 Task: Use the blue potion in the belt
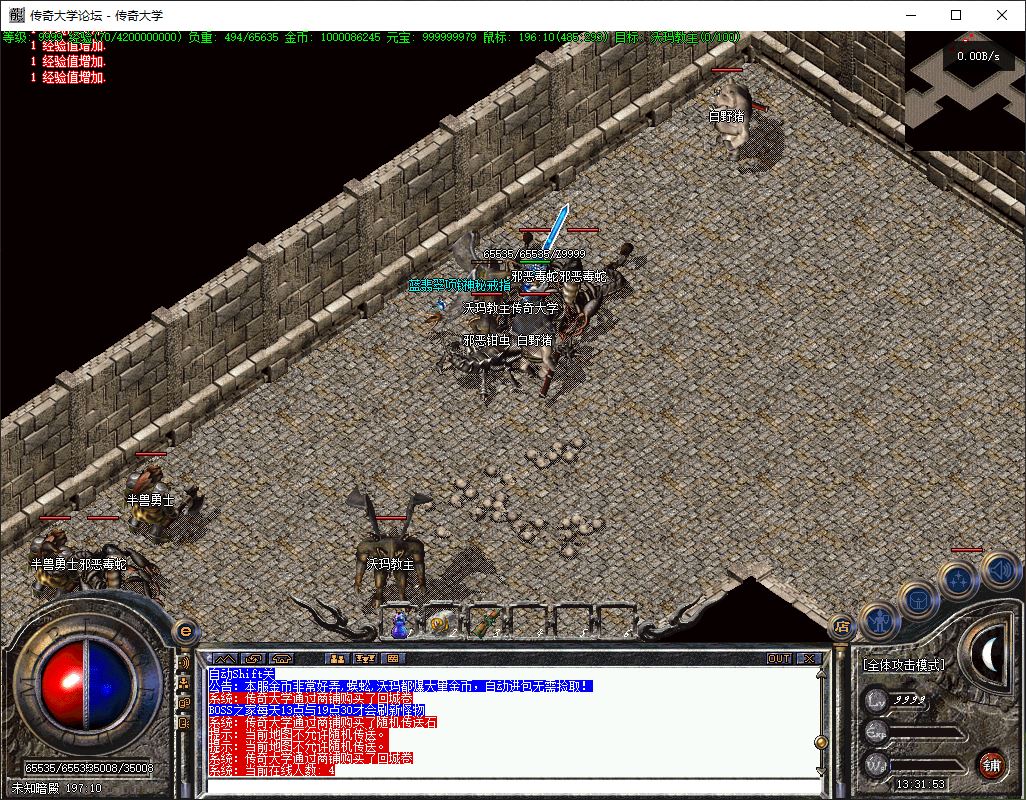400,624
